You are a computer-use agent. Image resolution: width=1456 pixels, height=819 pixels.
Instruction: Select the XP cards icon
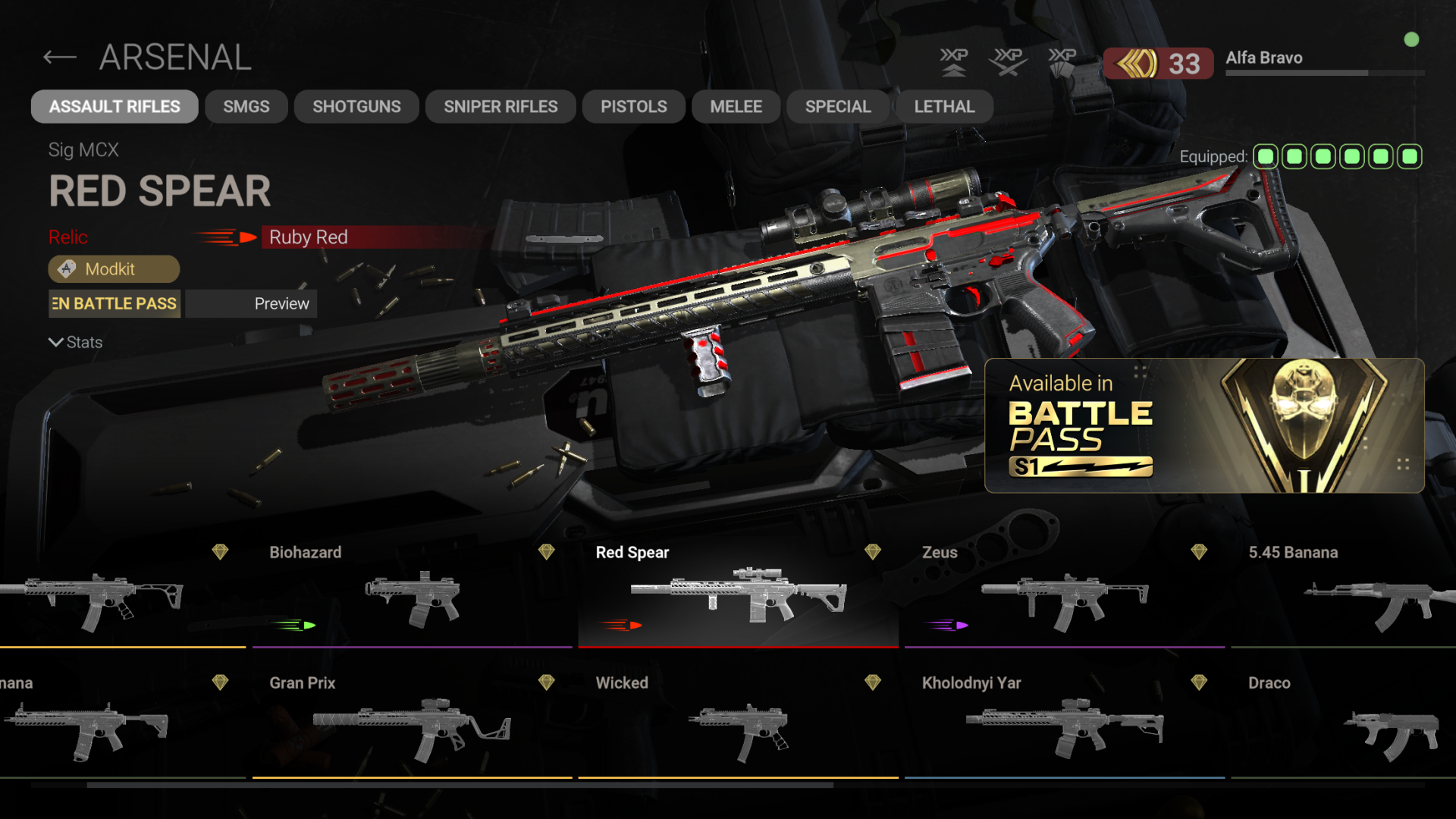(1064, 62)
